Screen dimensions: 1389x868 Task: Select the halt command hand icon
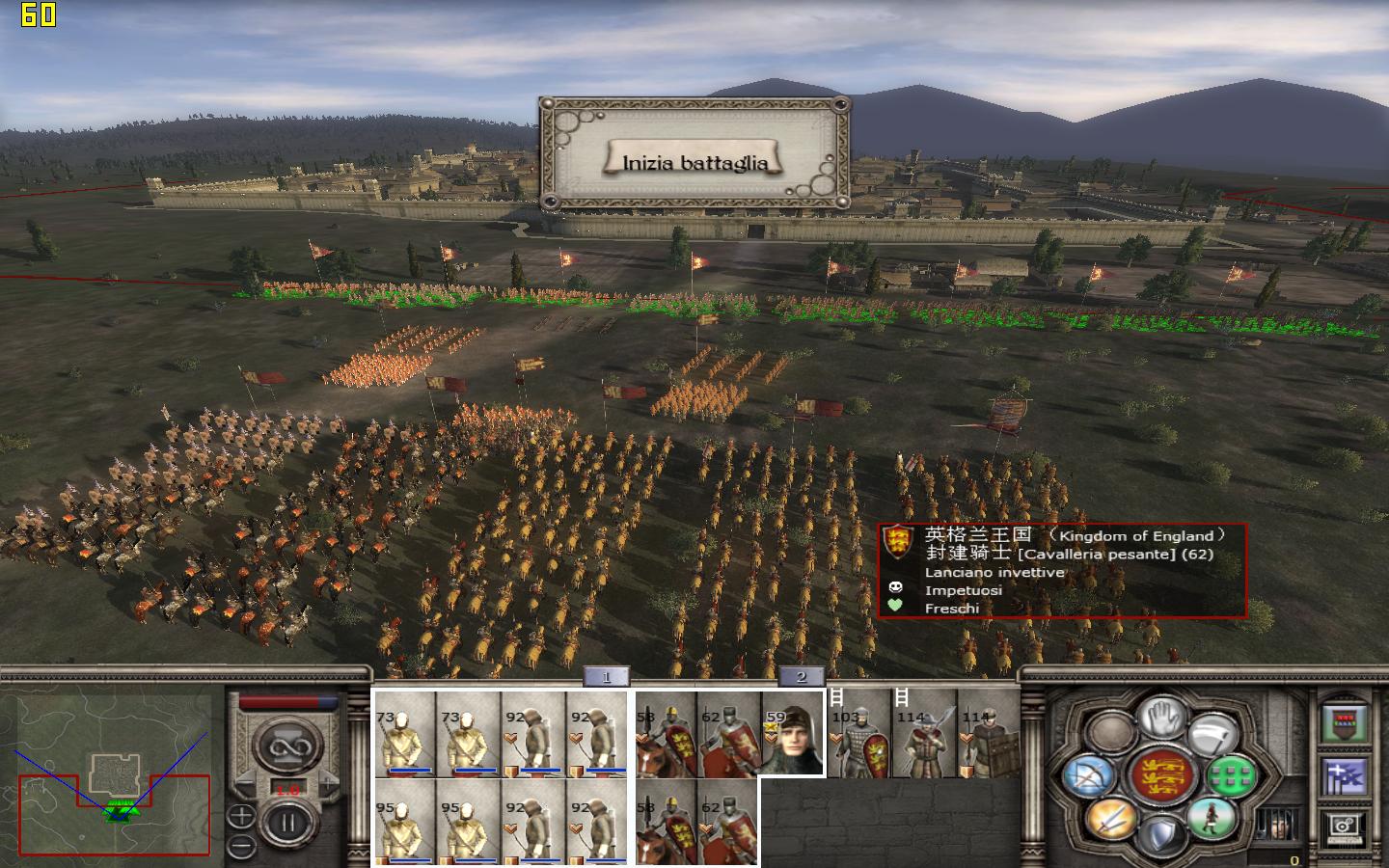coord(1163,719)
